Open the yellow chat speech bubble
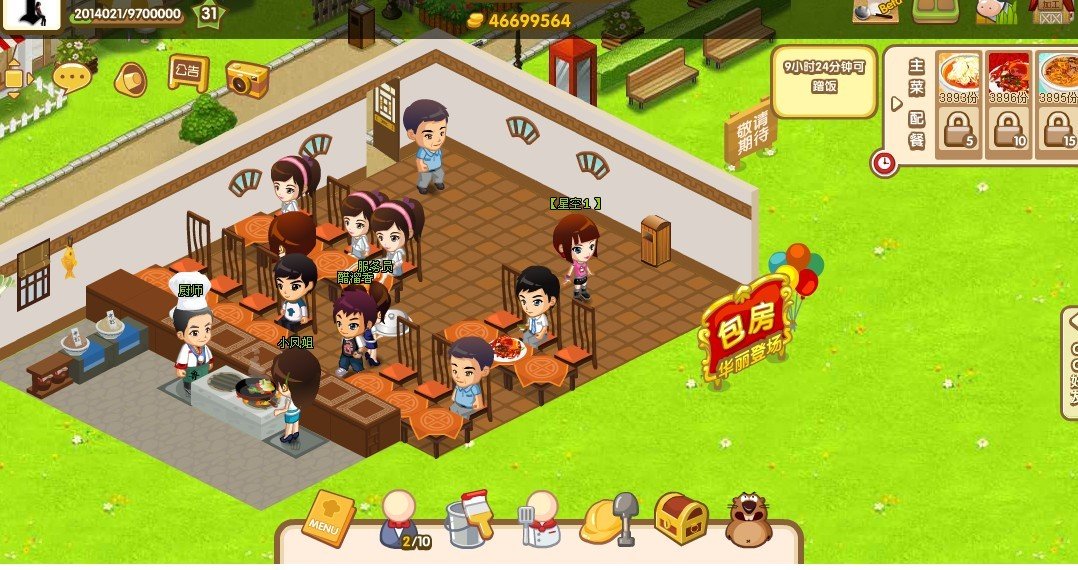The height and width of the screenshot is (570, 1078). click(x=72, y=76)
